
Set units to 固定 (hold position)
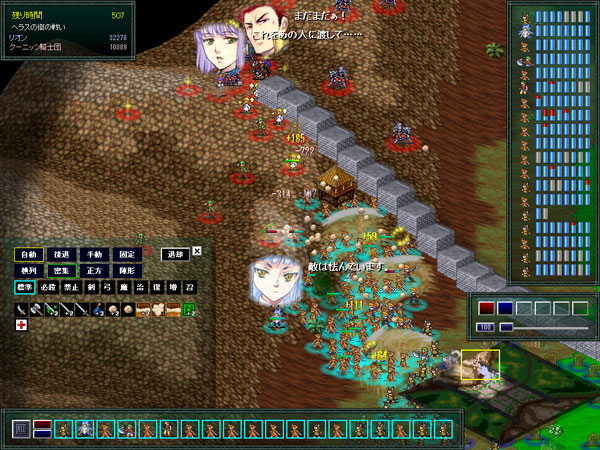point(126,254)
